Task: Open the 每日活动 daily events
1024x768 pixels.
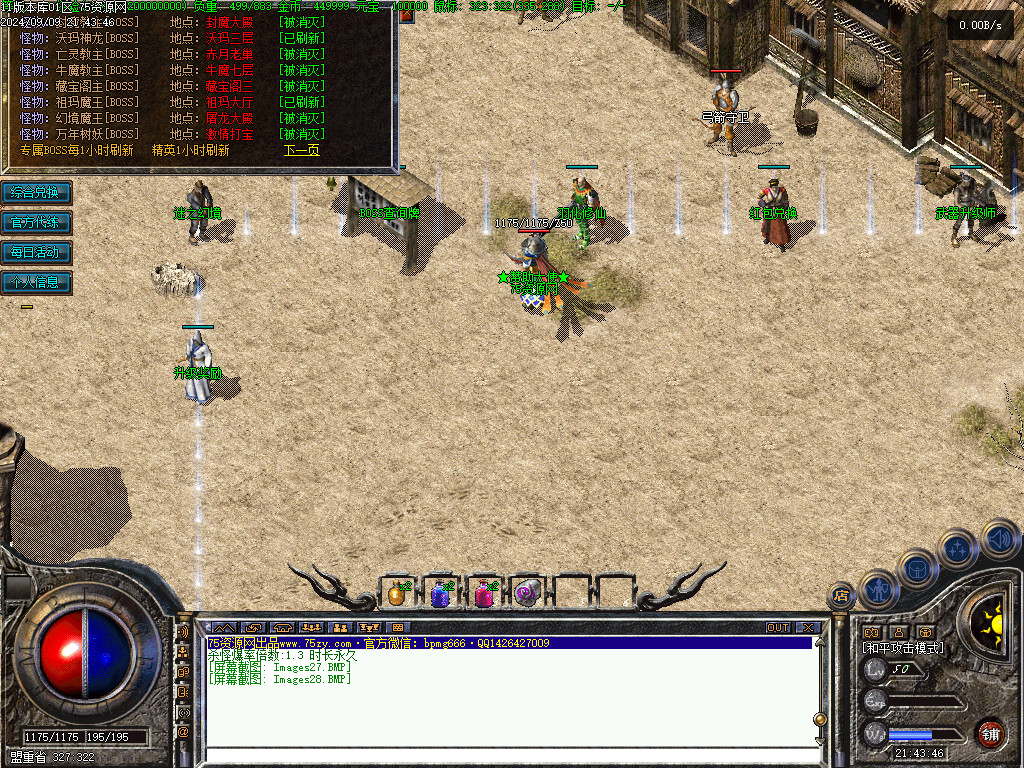Action: tap(36, 252)
